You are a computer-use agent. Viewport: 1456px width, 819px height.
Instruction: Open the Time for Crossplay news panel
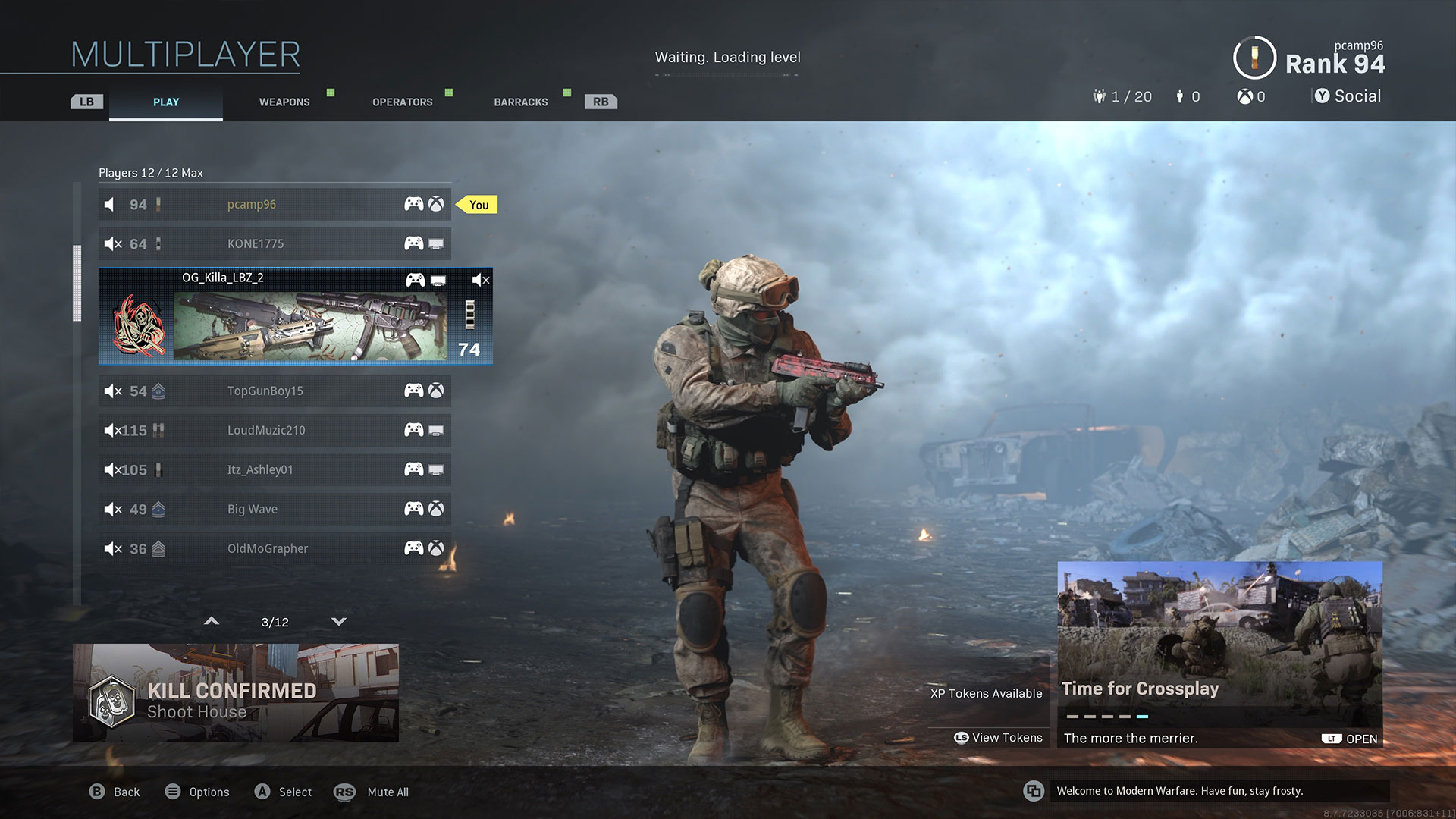[x=1219, y=654]
